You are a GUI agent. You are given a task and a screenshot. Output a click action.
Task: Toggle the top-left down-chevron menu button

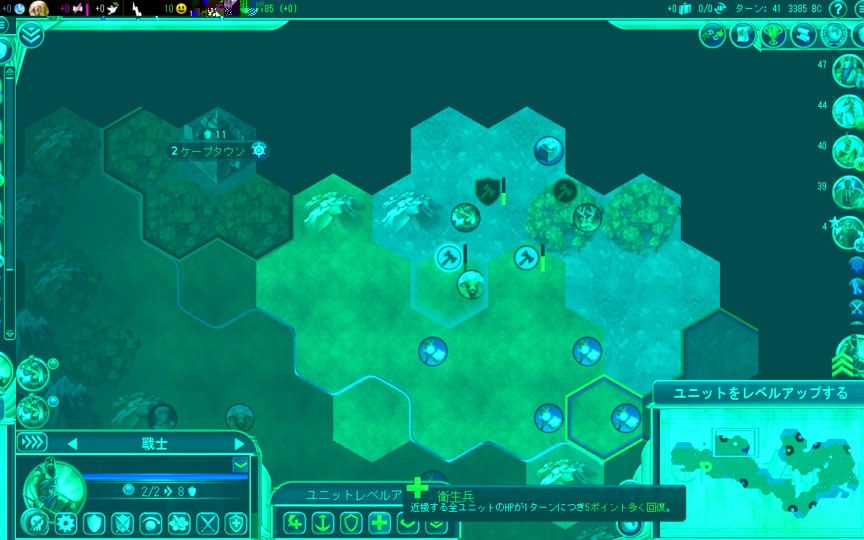tap(30, 35)
